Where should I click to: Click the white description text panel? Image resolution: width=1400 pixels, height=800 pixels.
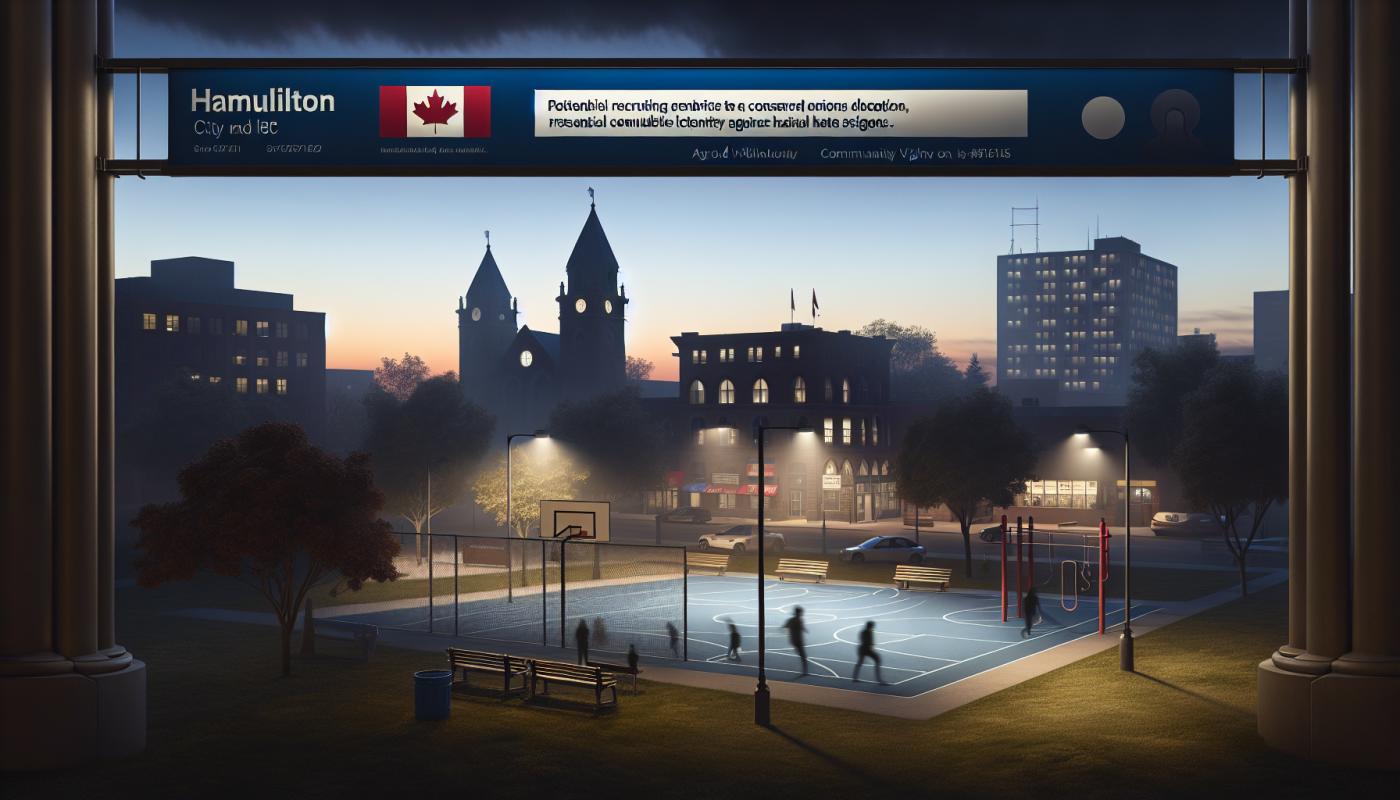(x=780, y=112)
